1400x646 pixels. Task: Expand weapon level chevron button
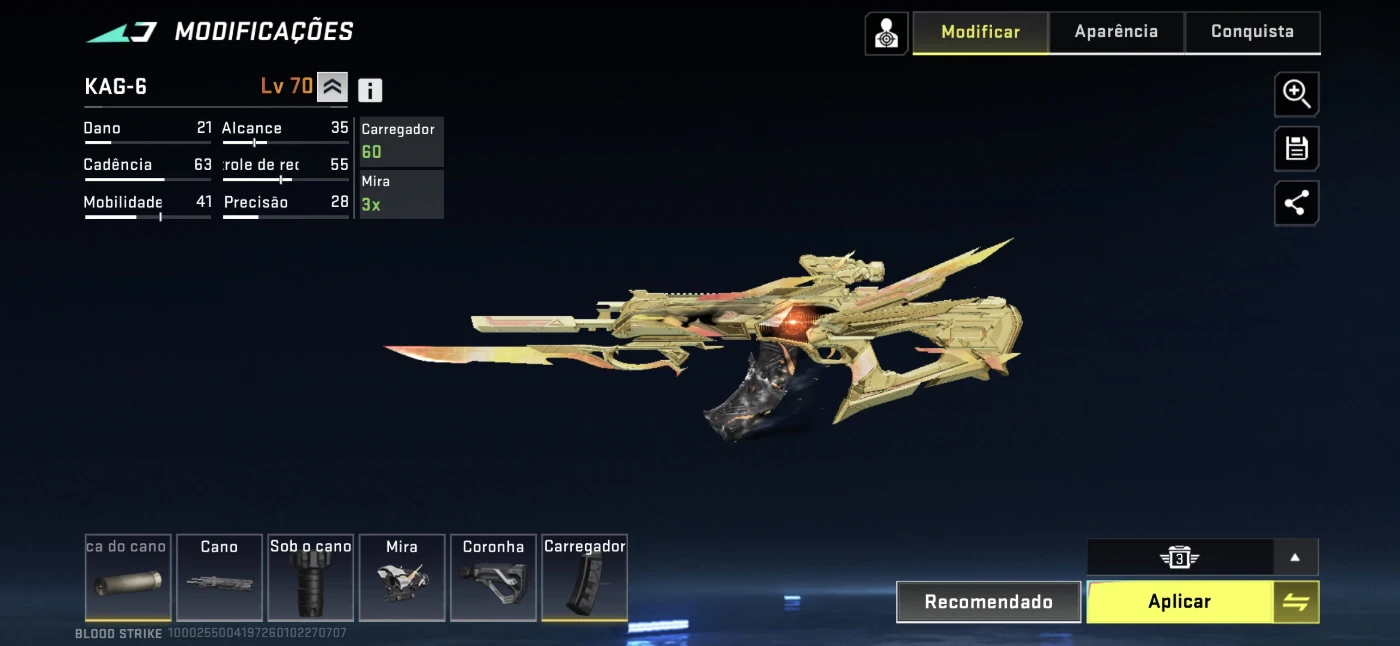[x=332, y=87]
